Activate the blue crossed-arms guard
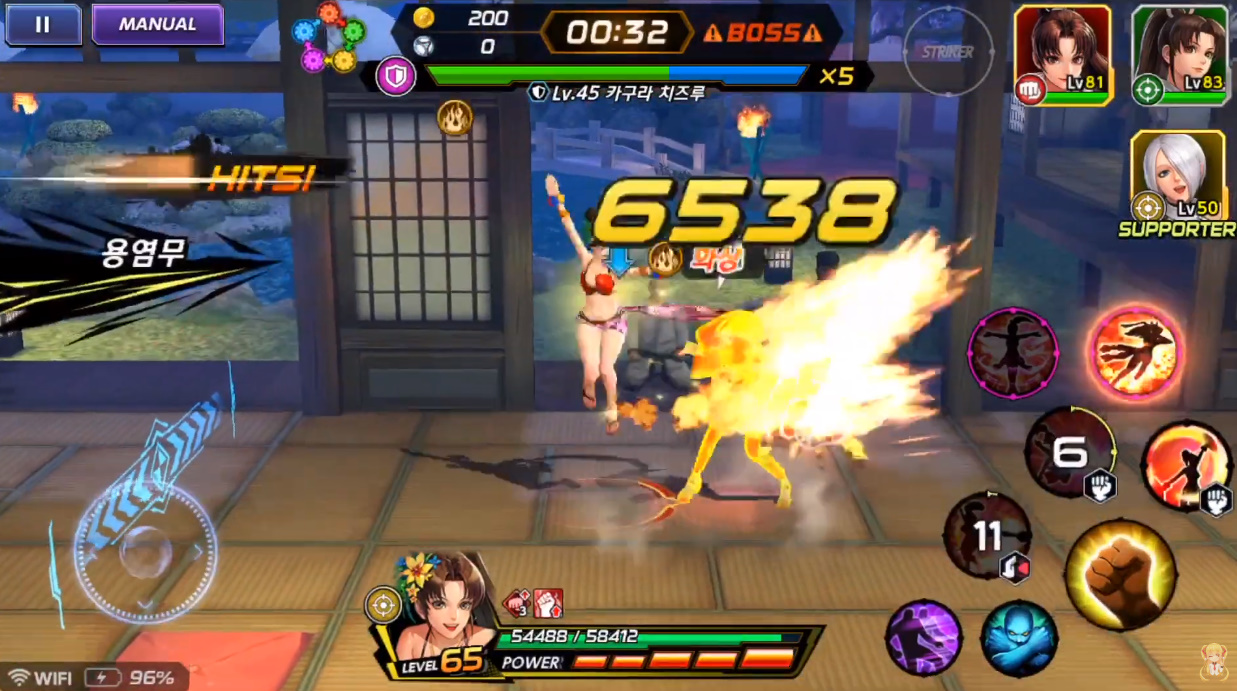 pyautogui.click(x=1018, y=637)
